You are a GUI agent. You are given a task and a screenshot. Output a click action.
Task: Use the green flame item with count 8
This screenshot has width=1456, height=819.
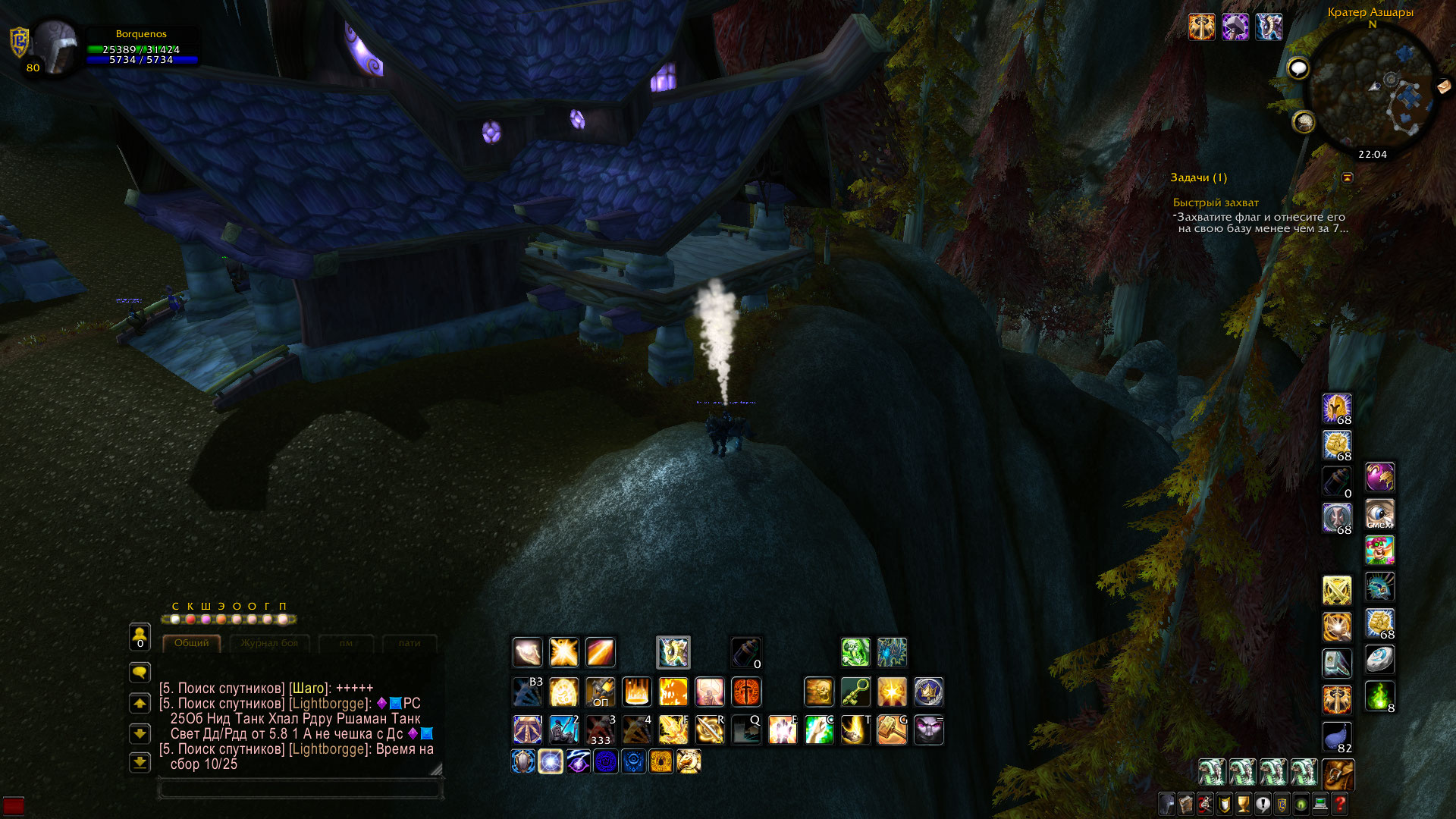click(x=1379, y=696)
